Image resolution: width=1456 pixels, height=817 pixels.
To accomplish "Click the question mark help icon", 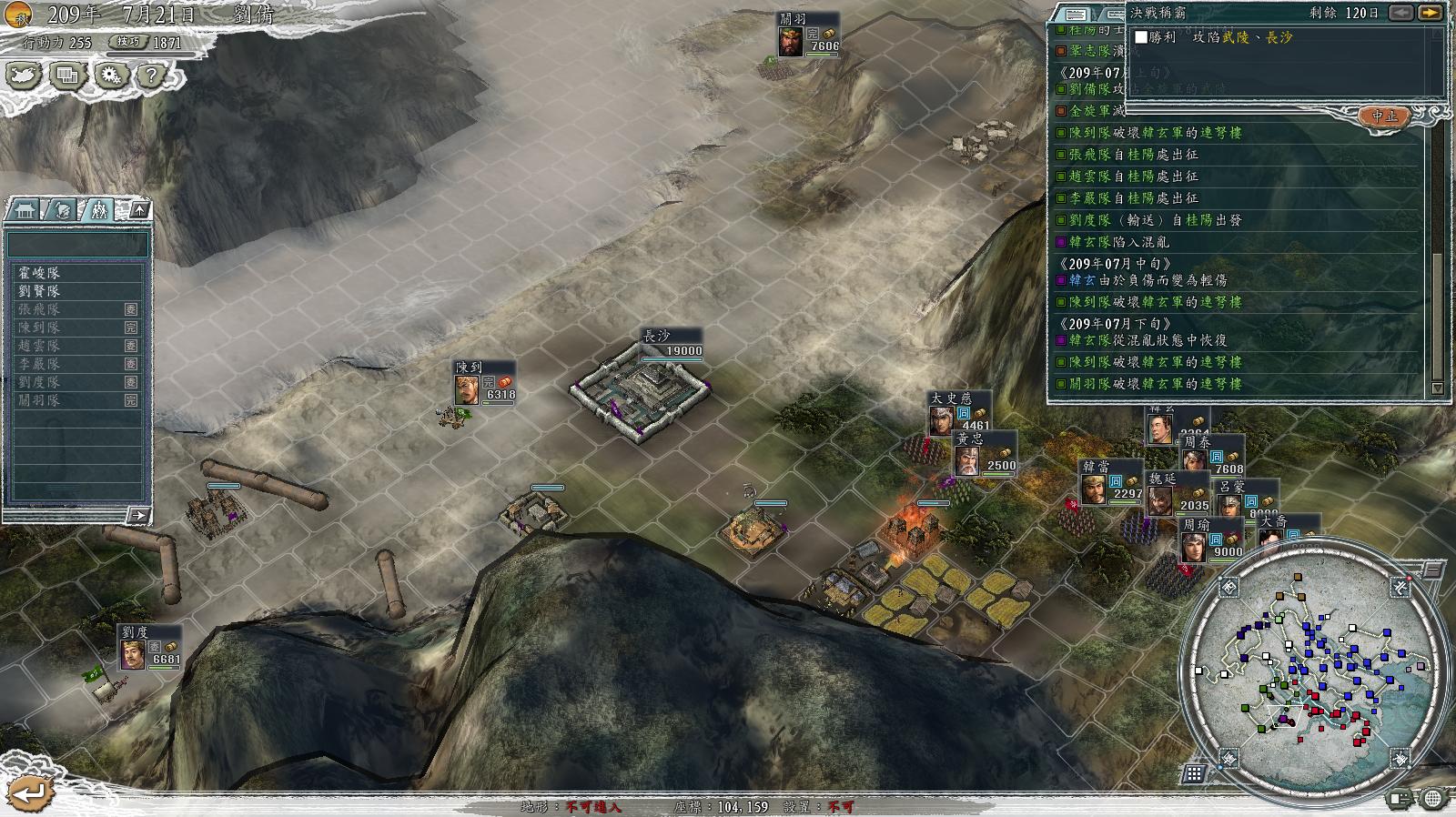I will click(151, 75).
